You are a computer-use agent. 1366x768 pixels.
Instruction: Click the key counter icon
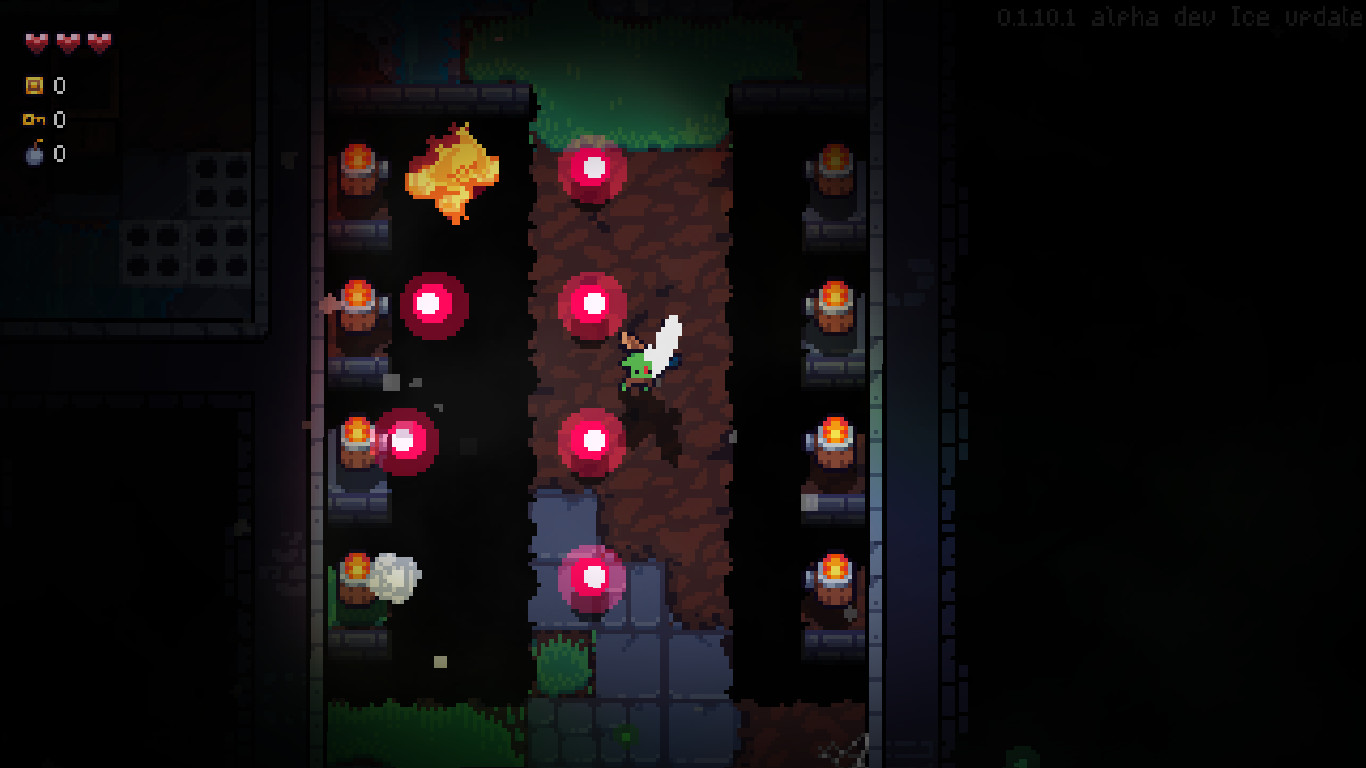pyautogui.click(x=33, y=120)
